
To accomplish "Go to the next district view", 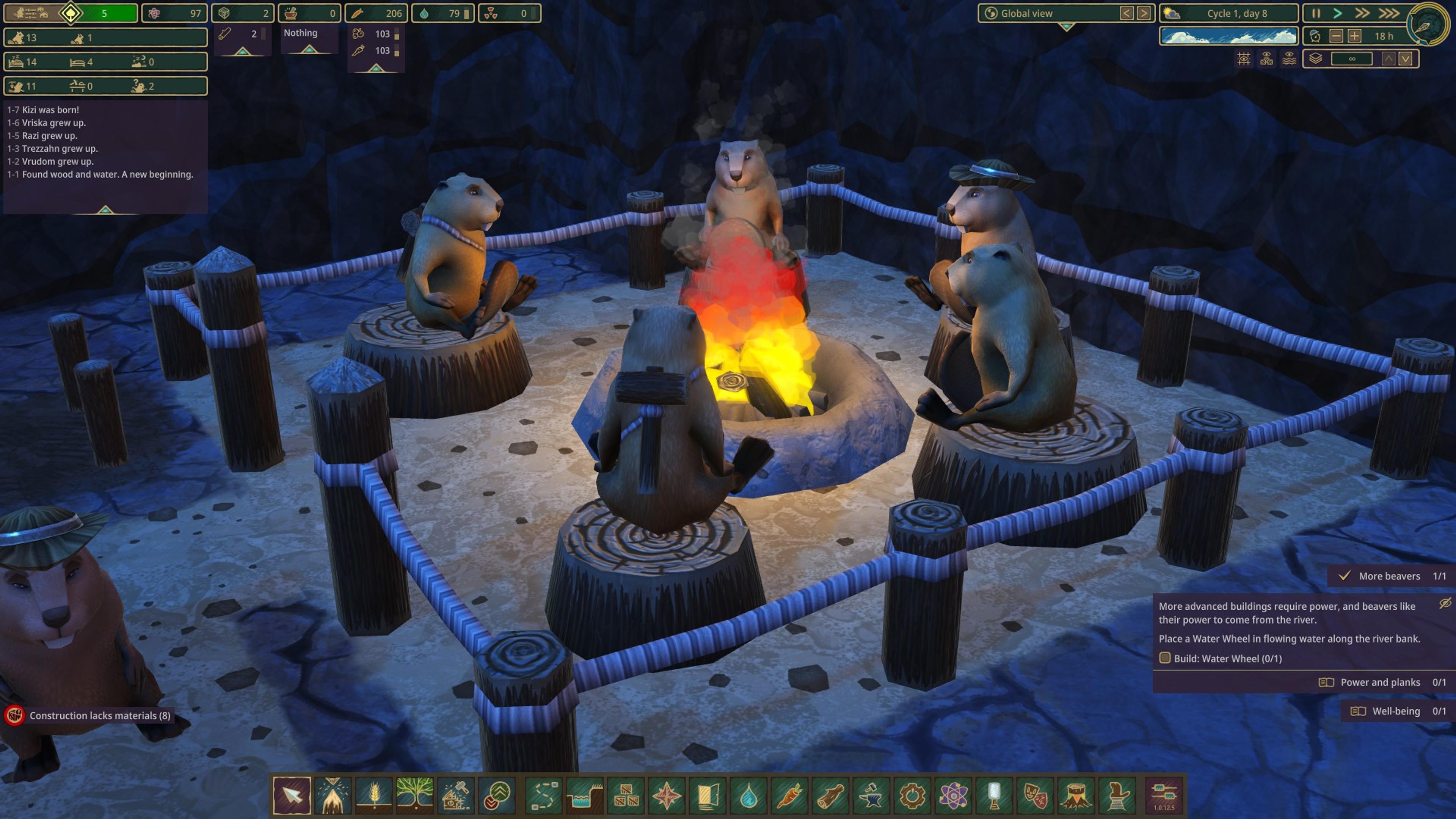I will click(1144, 13).
